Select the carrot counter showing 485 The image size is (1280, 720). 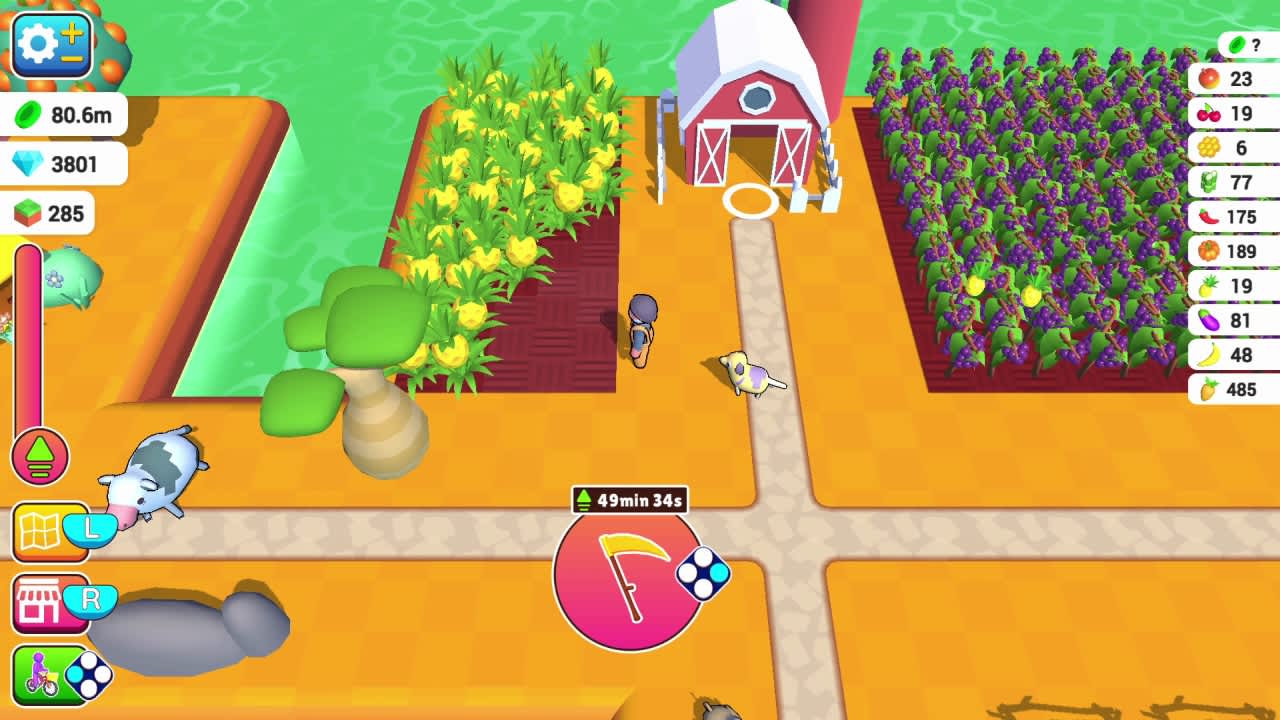tap(1236, 389)
